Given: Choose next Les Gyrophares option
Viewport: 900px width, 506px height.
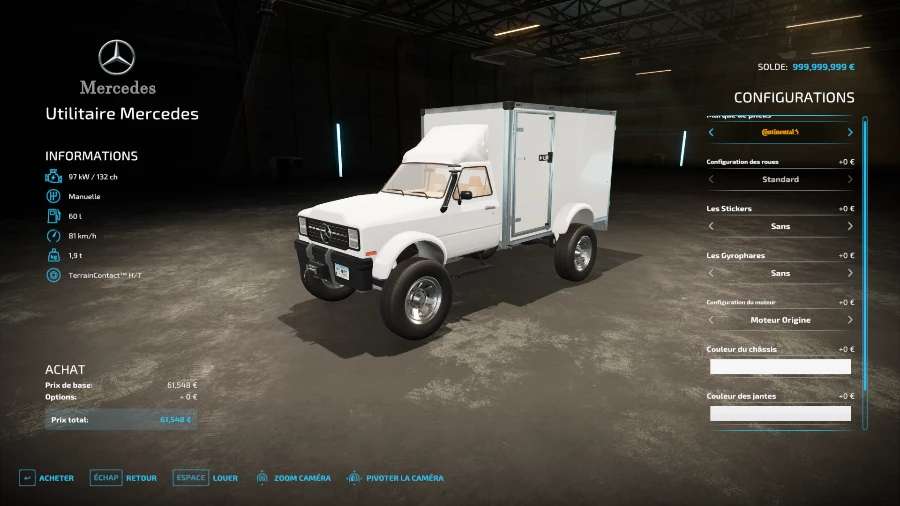Looking at the screenshot, I should (850, 273).
